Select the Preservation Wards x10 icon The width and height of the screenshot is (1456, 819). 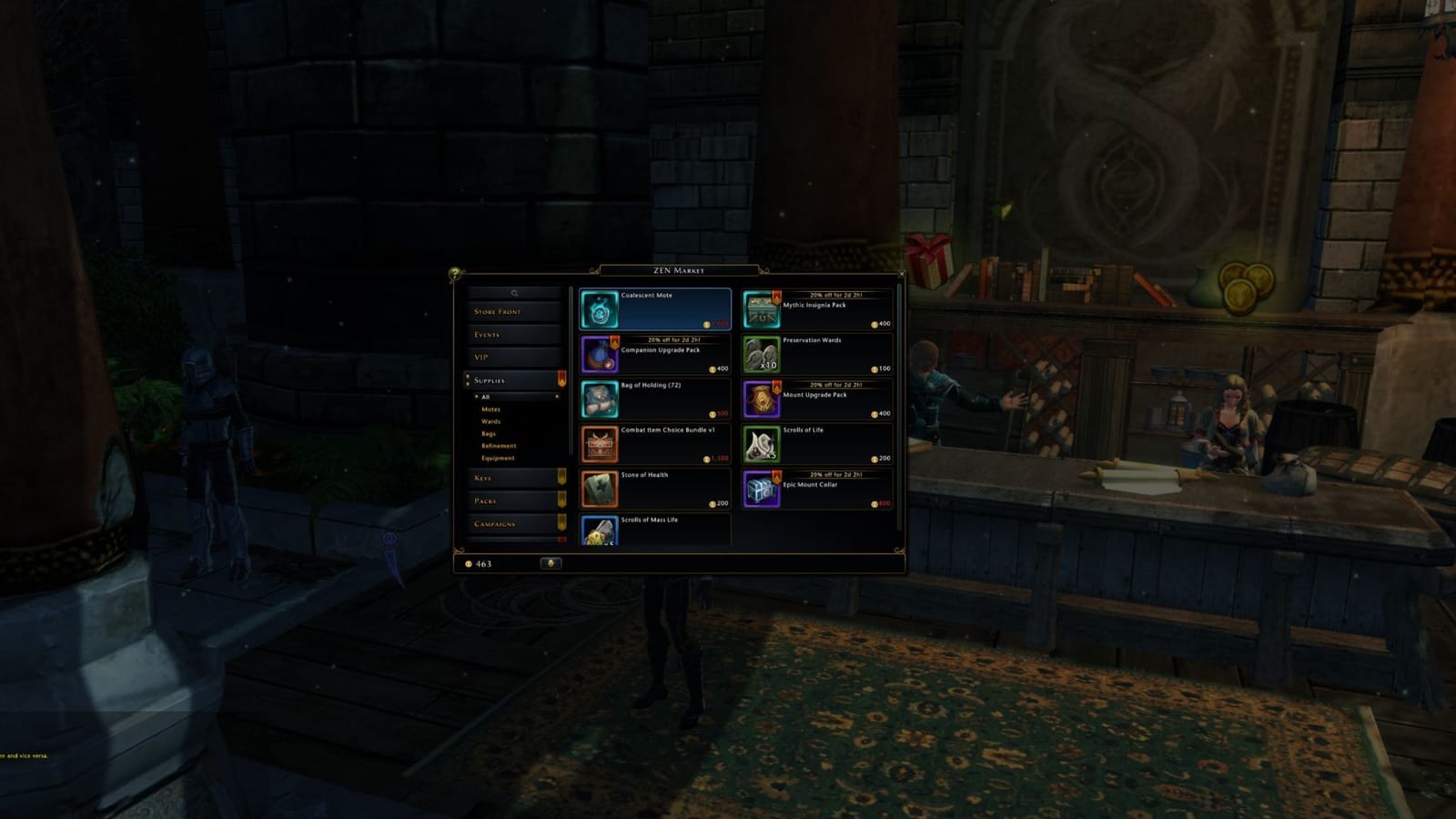[761, 356]
